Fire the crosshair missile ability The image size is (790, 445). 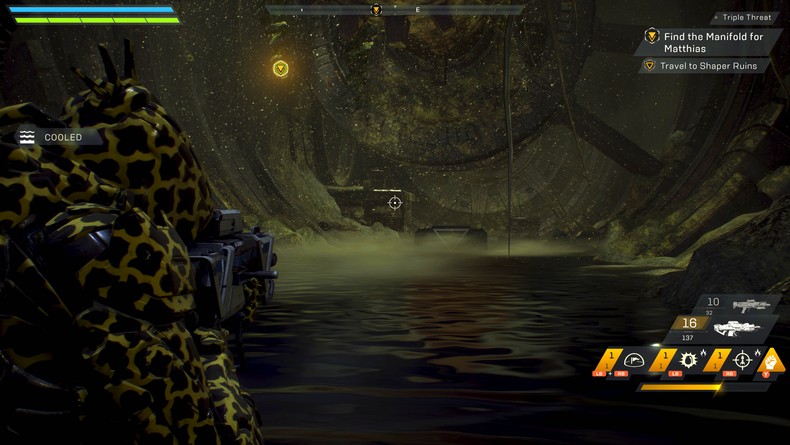(741, 361)
